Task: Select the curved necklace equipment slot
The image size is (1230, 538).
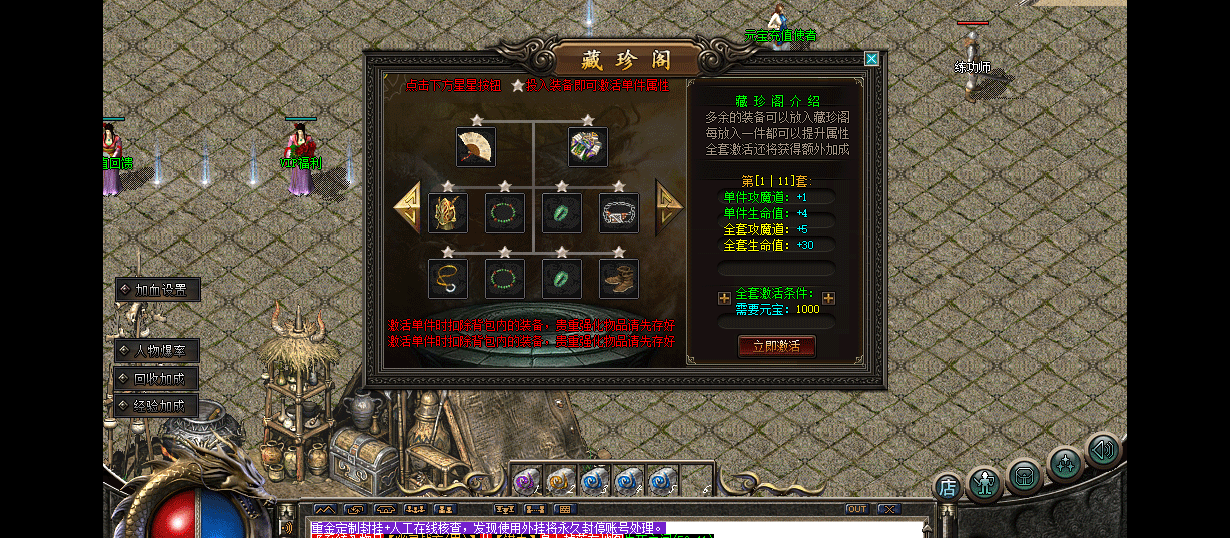Action: click(x=447, y=278)
